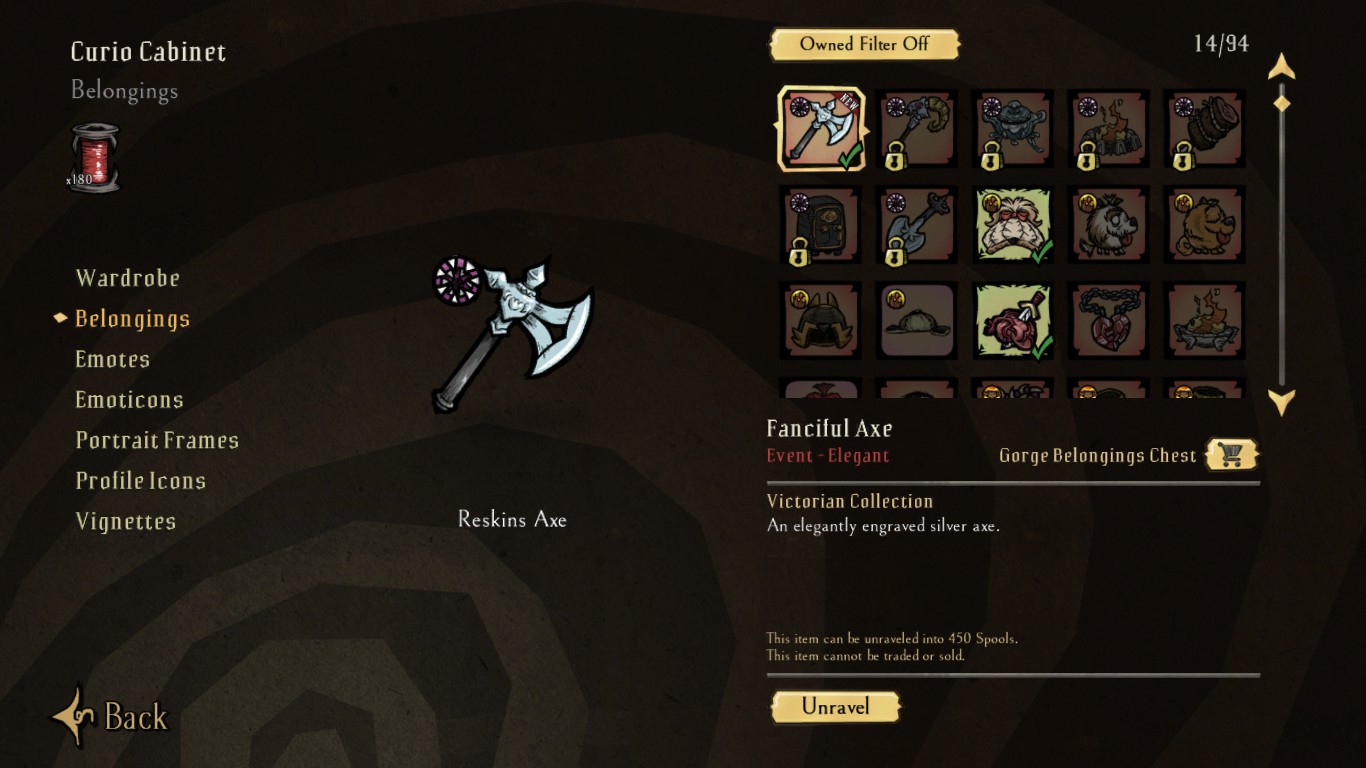Pick the broken heart chain amulet tile
The height and width of the screenshot is (768, 1366).
coord(1109,322)
